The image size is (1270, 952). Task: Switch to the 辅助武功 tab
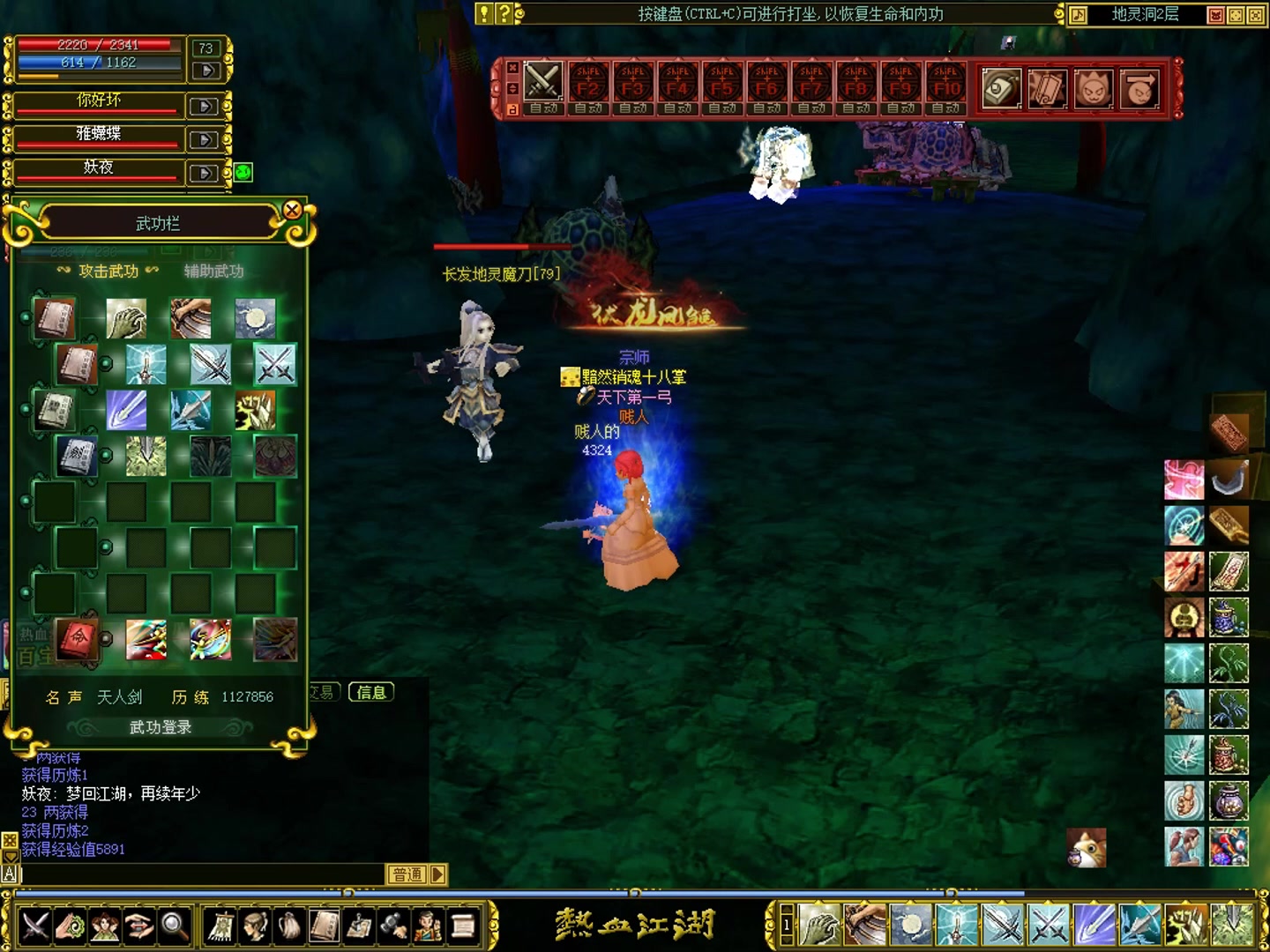click(x=213, y=271)
